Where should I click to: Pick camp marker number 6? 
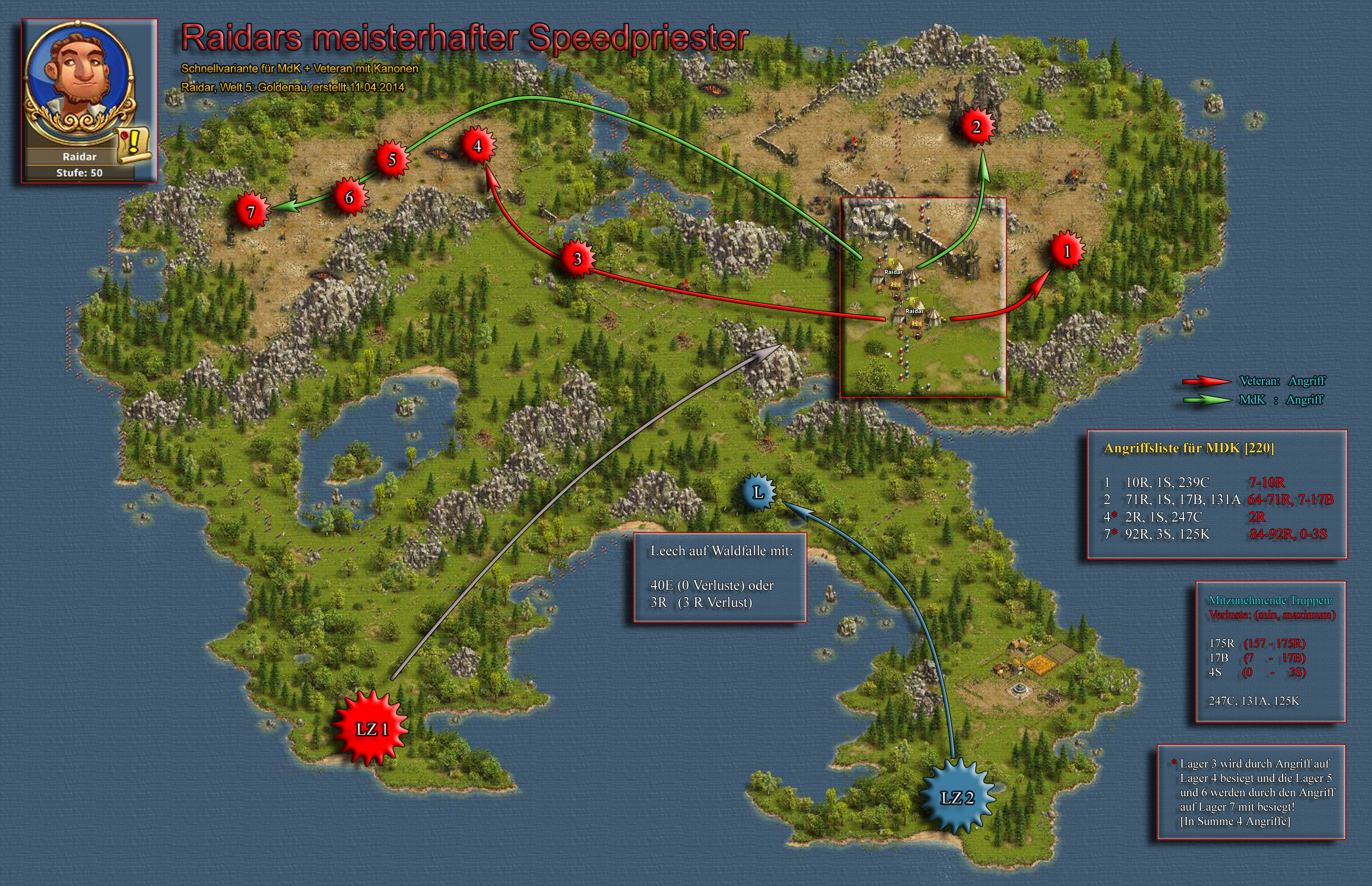pos(349,197)
